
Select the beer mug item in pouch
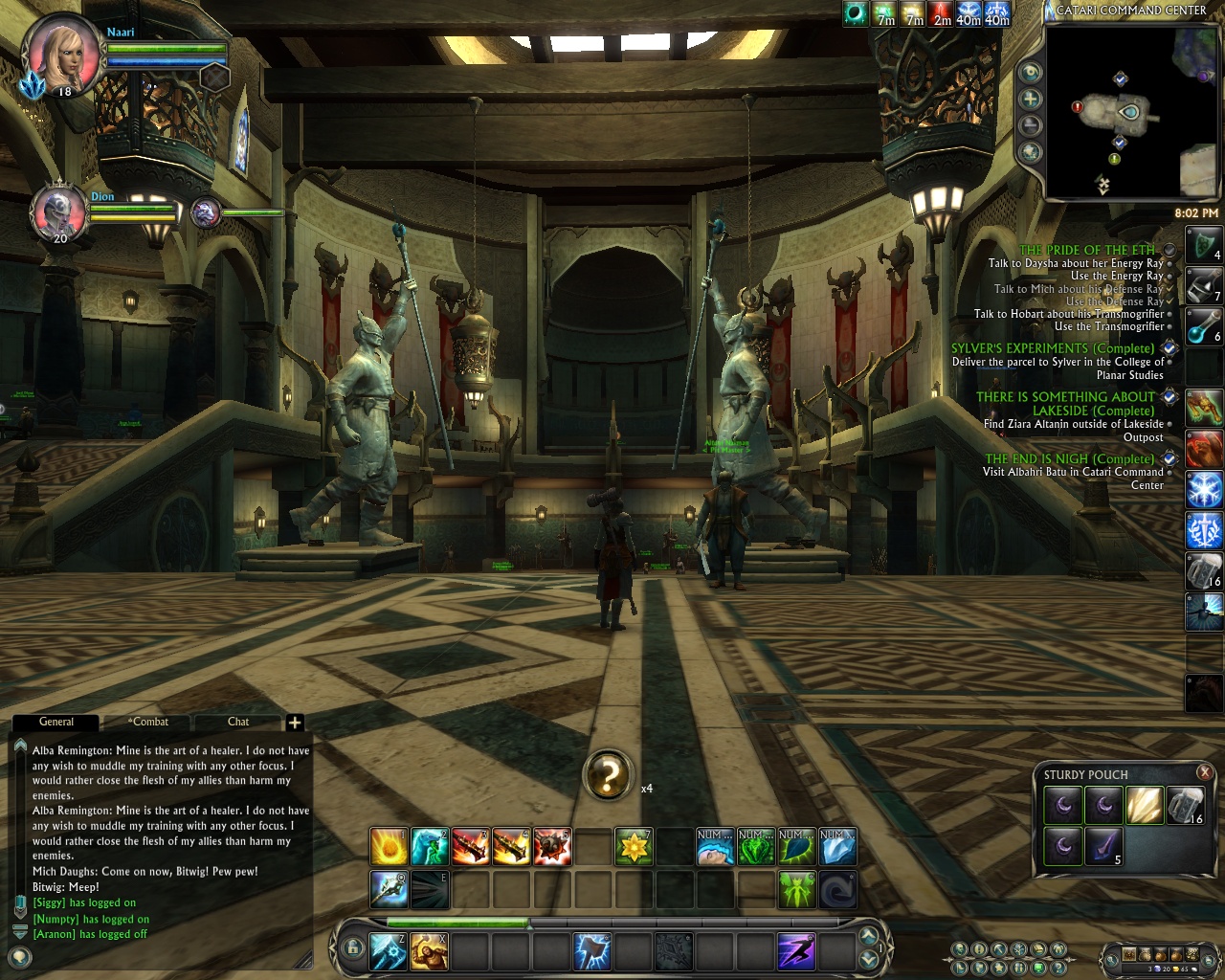click(x=1184, y=806)
